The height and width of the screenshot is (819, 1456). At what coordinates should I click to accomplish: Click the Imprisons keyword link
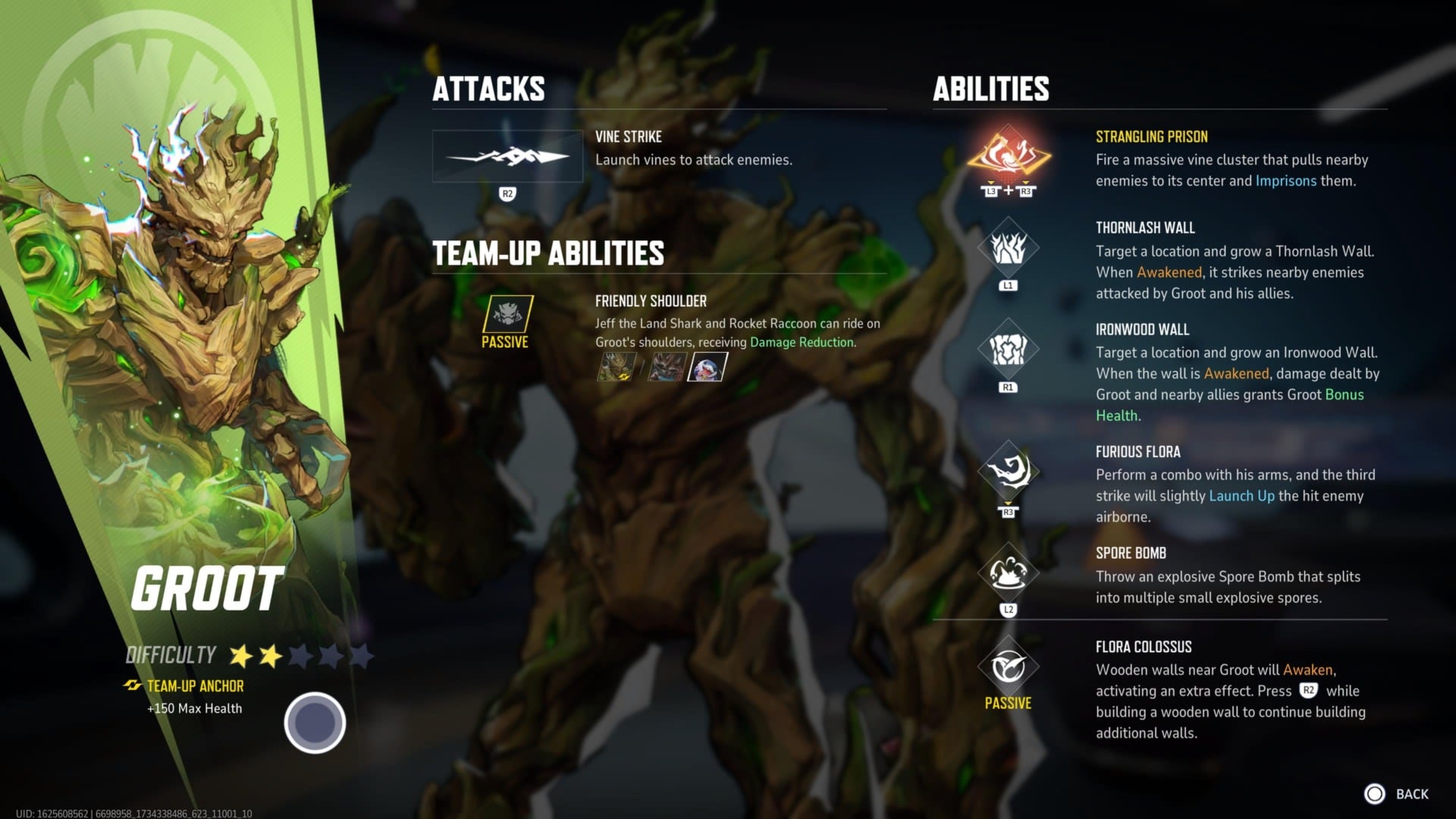tap(1285, 181)
